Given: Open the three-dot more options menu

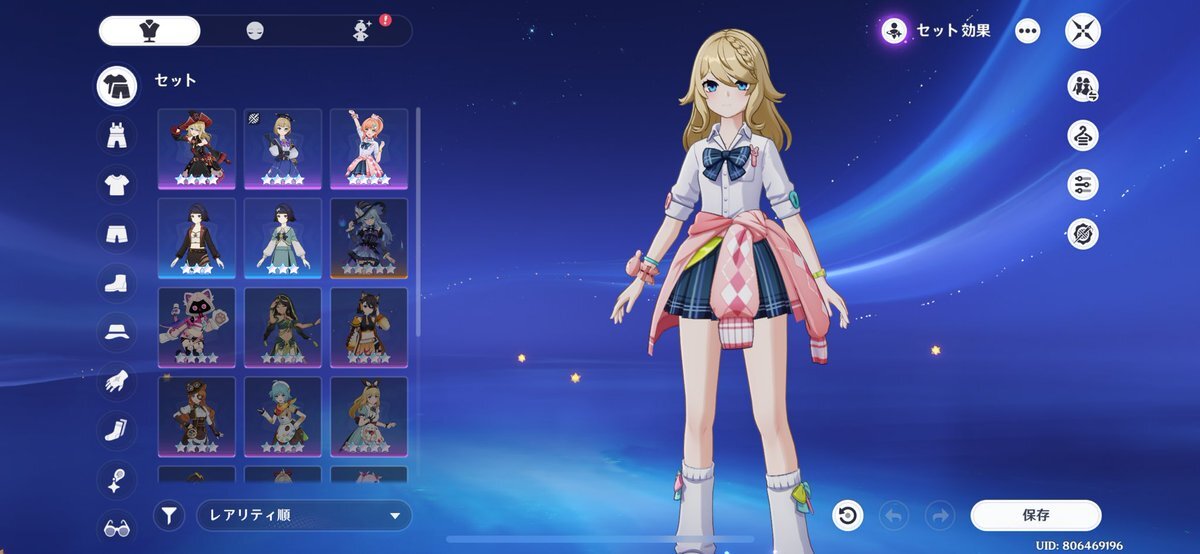Looking at the screenshot, I should [x=1028, y=31].
